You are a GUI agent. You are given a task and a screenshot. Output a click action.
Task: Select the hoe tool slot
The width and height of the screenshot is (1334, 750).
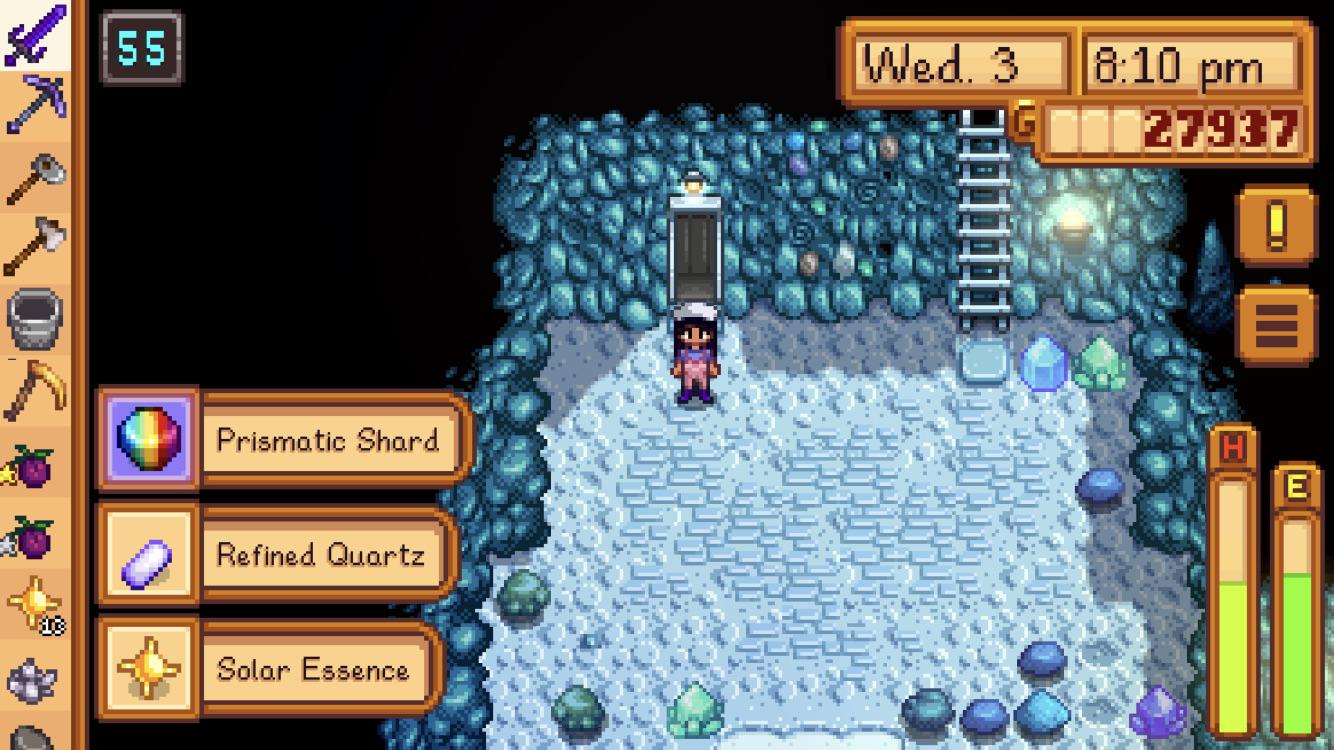(36, 178)
